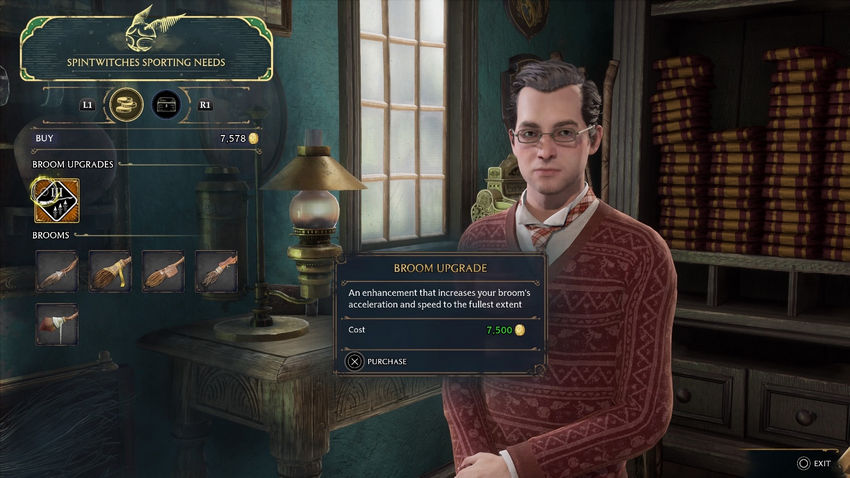Image resolution: width=850 pixels, height=478 pixels.
Task: Pick the broom with tan cloth band
Action: tap(163, 271)
